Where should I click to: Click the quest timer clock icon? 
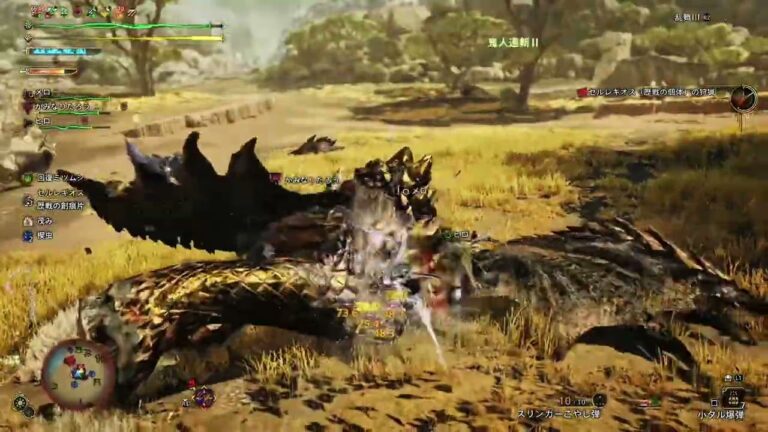tap(742, 97)
